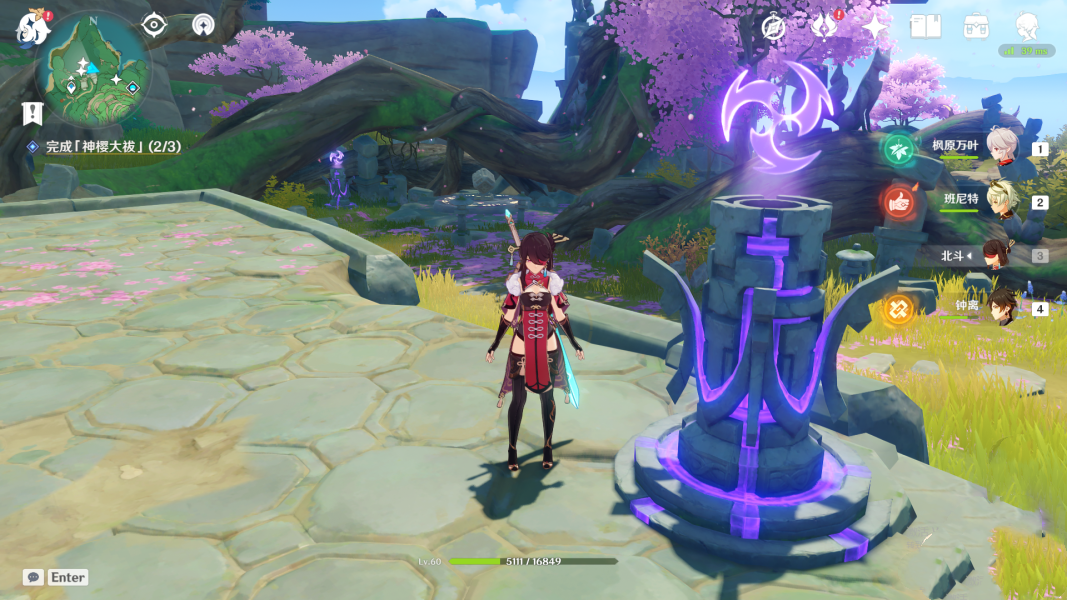Viewport: 1067px width, 600px height.
Task: Select the 神樱大祓 quest tracker
Action: pos(112,147)
